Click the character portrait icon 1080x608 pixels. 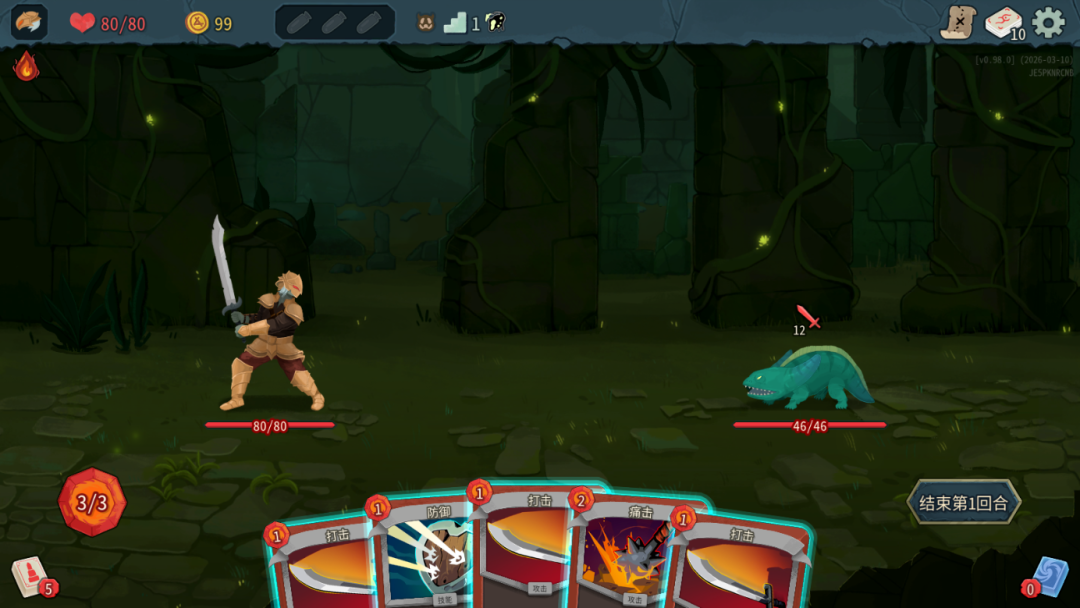[x=28, y=22]
